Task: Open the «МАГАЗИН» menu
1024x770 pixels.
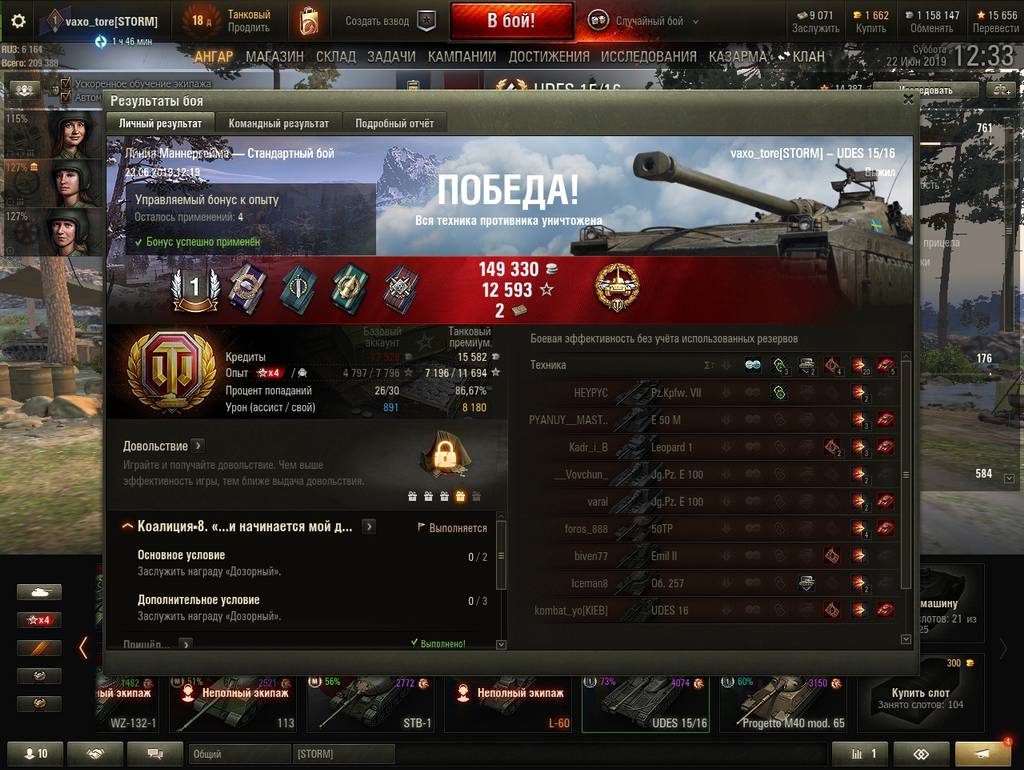Action: [274, 57]
